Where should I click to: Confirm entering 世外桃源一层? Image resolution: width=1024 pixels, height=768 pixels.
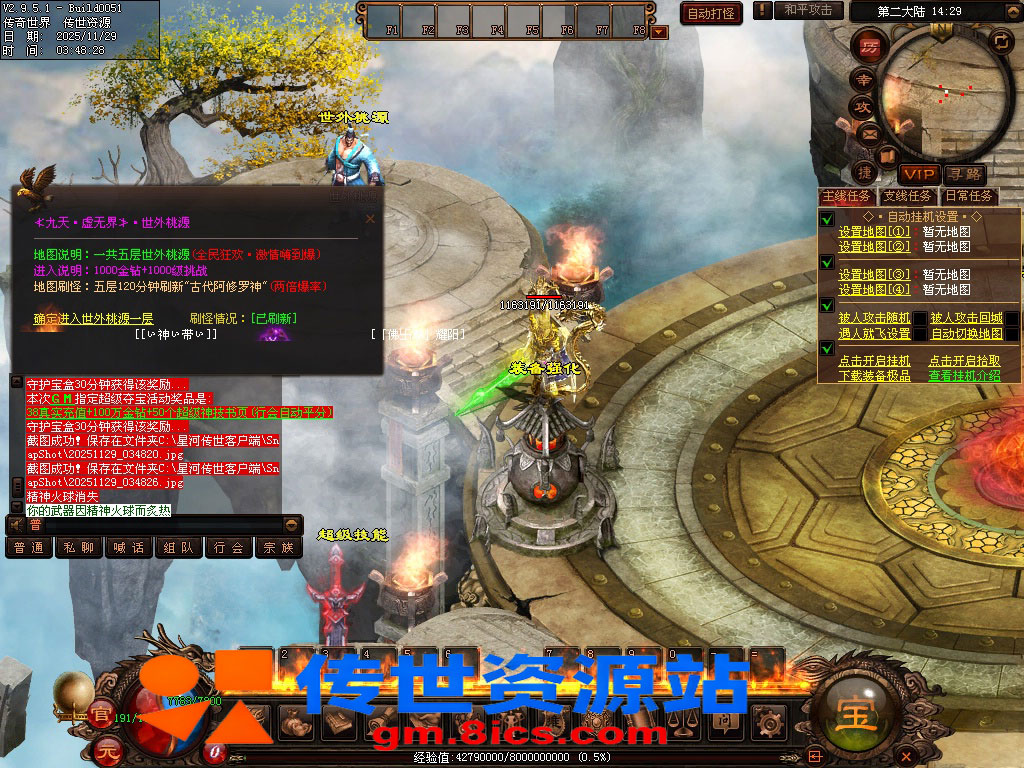pyautogui.click(x=93, y=318)
